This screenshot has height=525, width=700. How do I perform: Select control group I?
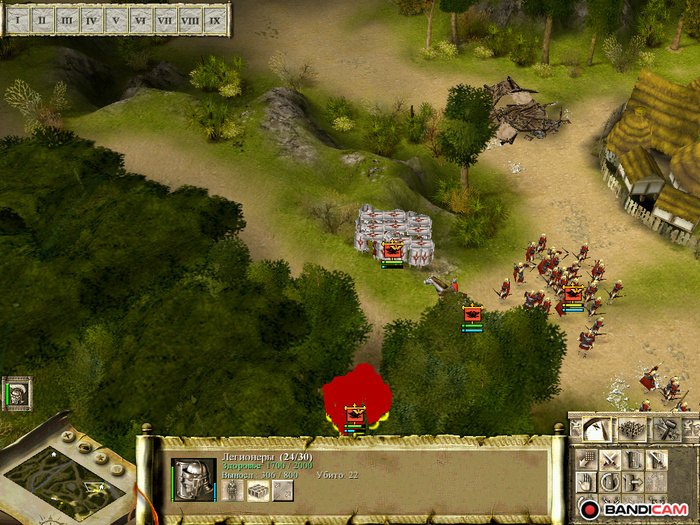(x=17, y=19)
